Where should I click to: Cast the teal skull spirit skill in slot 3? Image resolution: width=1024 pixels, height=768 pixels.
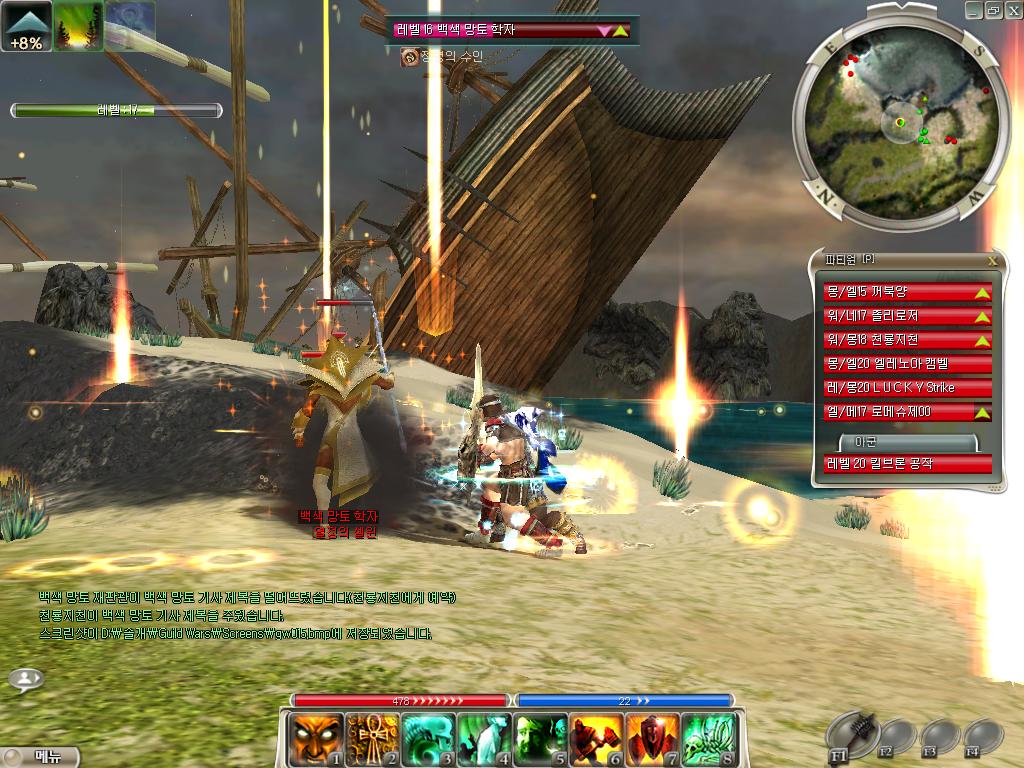[x=429, y=740]
